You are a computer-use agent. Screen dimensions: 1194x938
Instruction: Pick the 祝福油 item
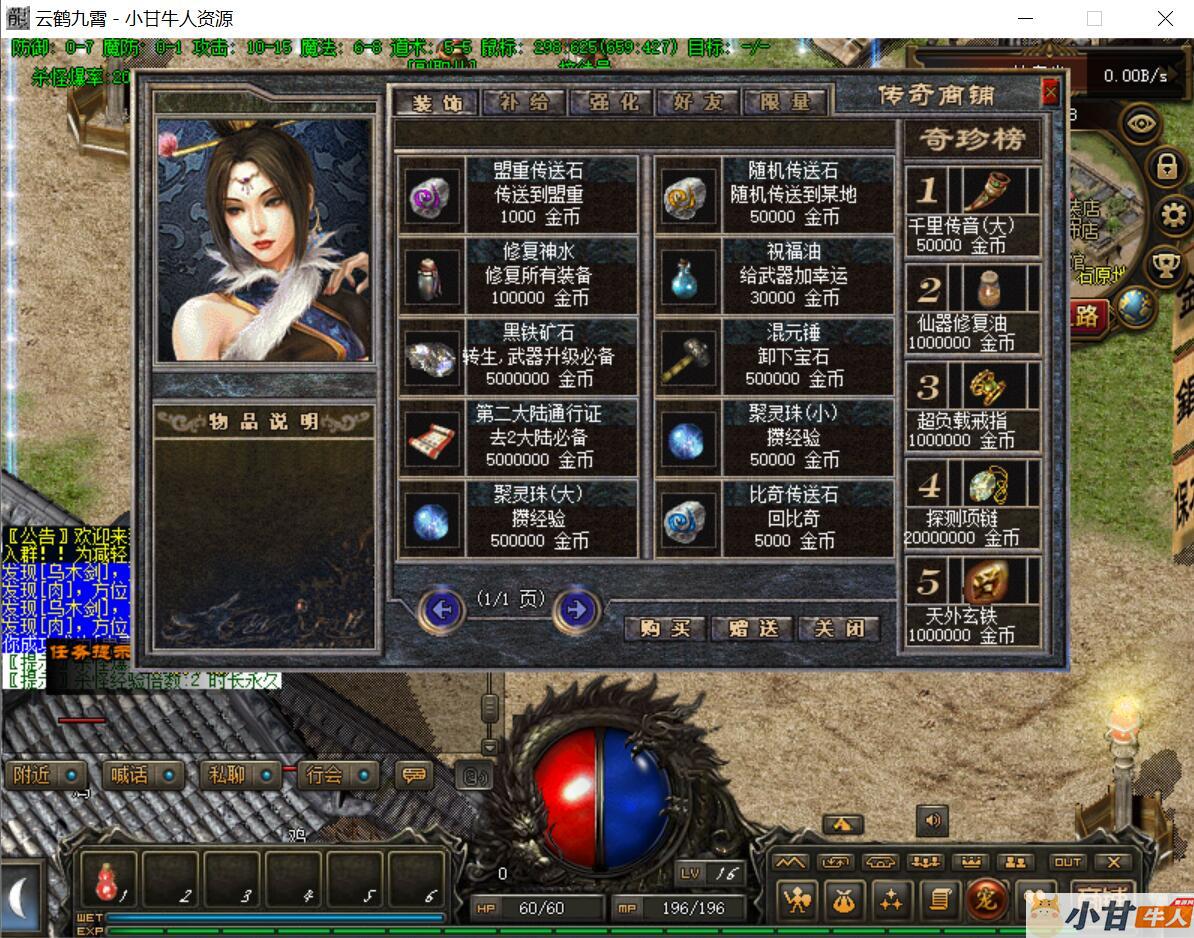(x=775, y=275)
